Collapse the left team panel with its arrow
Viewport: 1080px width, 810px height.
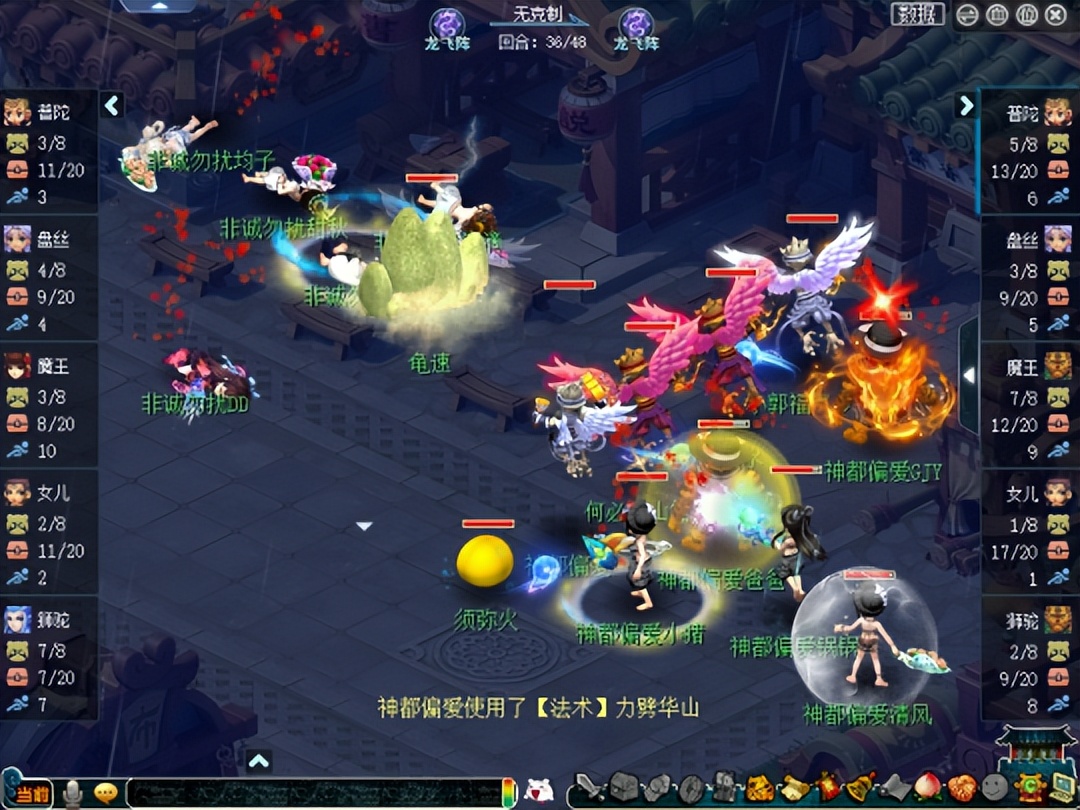[x=112, y=105]
